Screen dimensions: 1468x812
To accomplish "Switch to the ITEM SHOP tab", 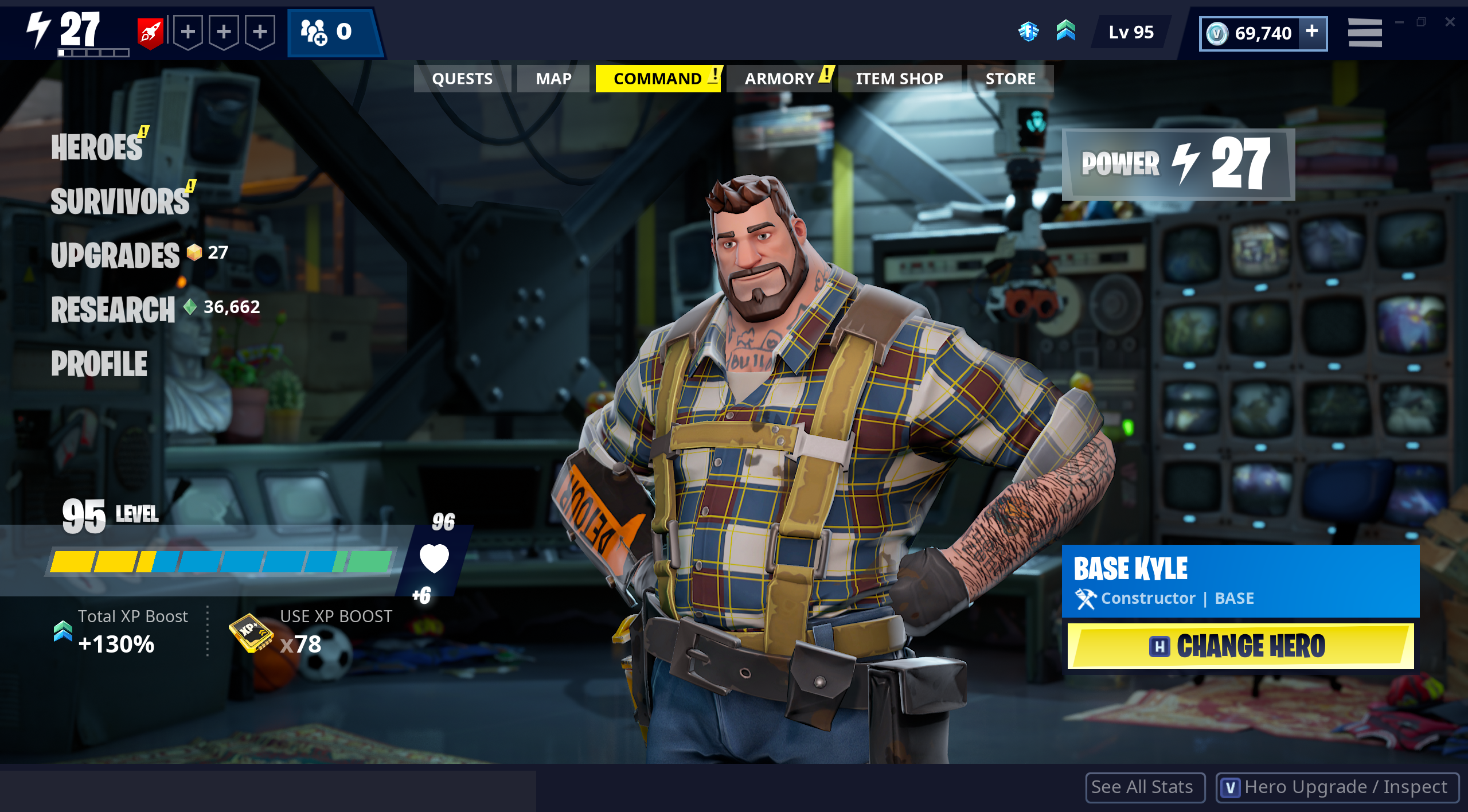I will pos(898,78).
